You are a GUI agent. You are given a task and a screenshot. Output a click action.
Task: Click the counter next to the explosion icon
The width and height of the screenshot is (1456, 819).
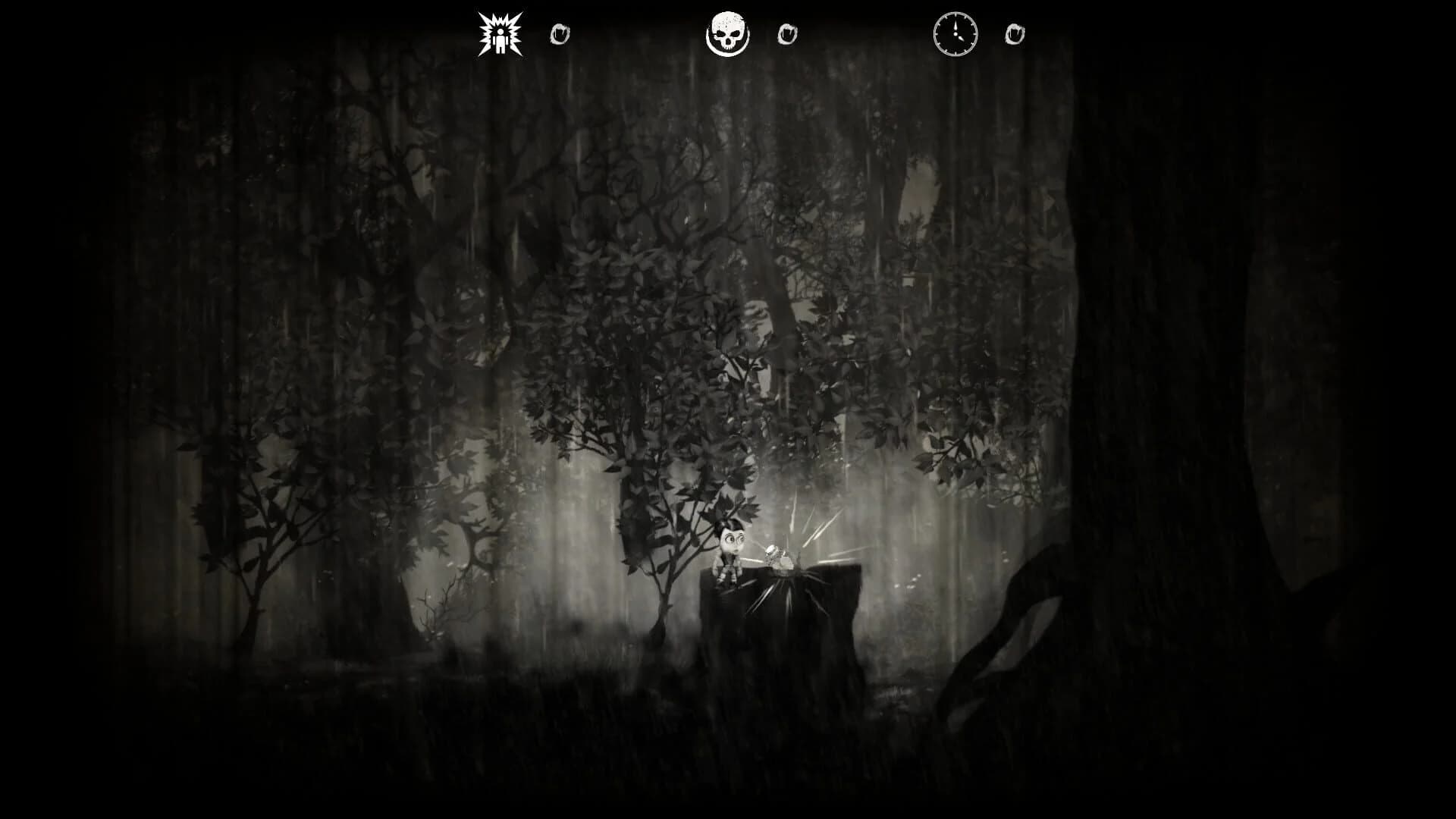point(559,33)
